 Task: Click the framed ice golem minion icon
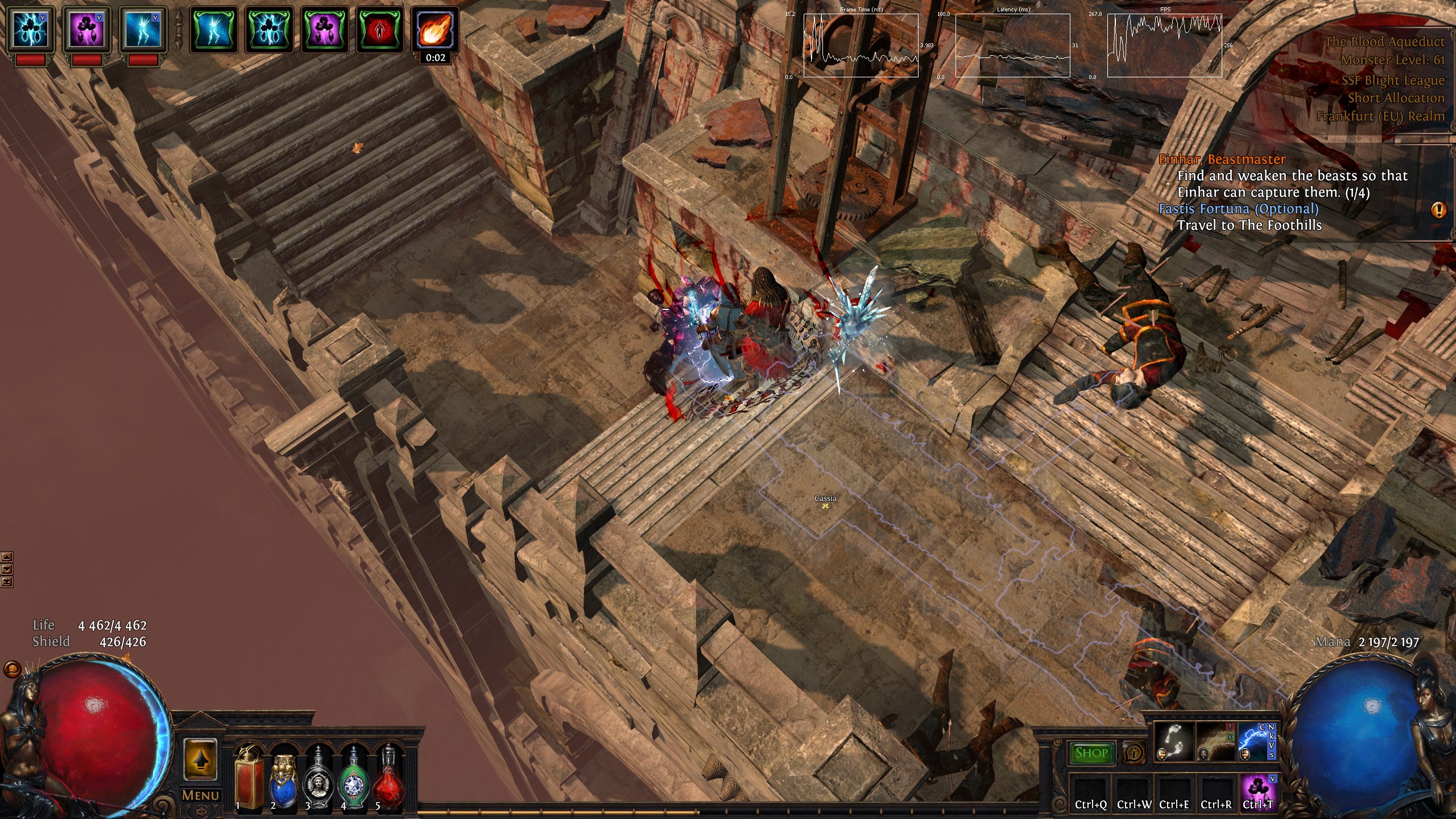point(140,27)
